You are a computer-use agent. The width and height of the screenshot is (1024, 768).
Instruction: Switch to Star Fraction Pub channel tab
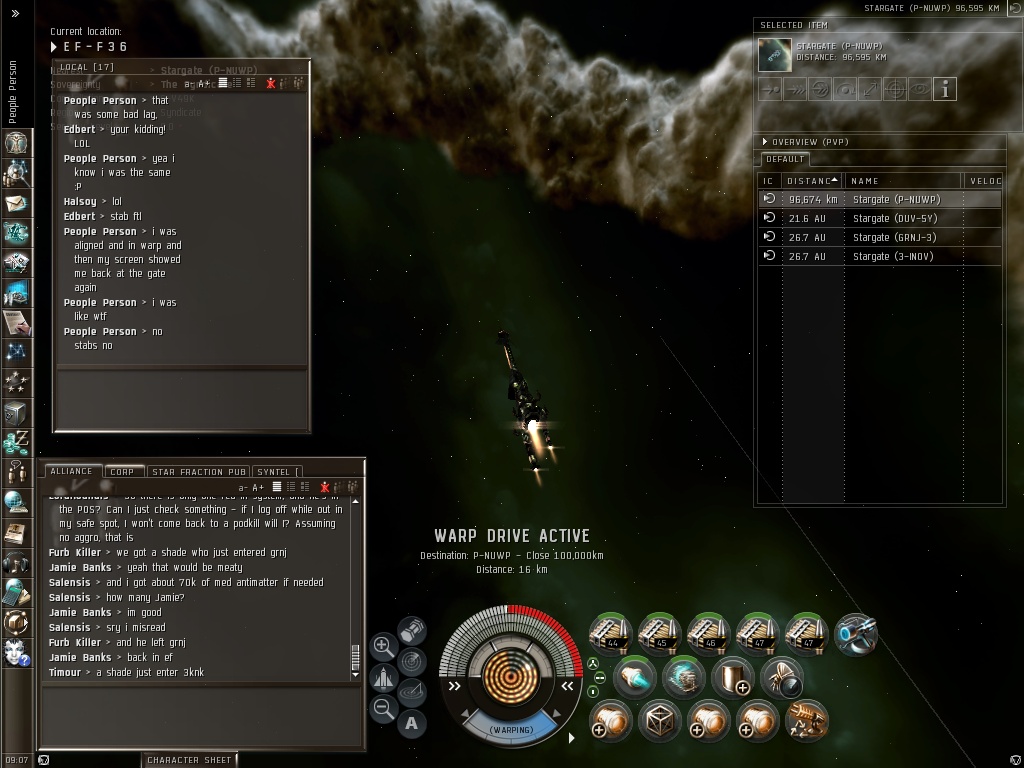[198, 472]
